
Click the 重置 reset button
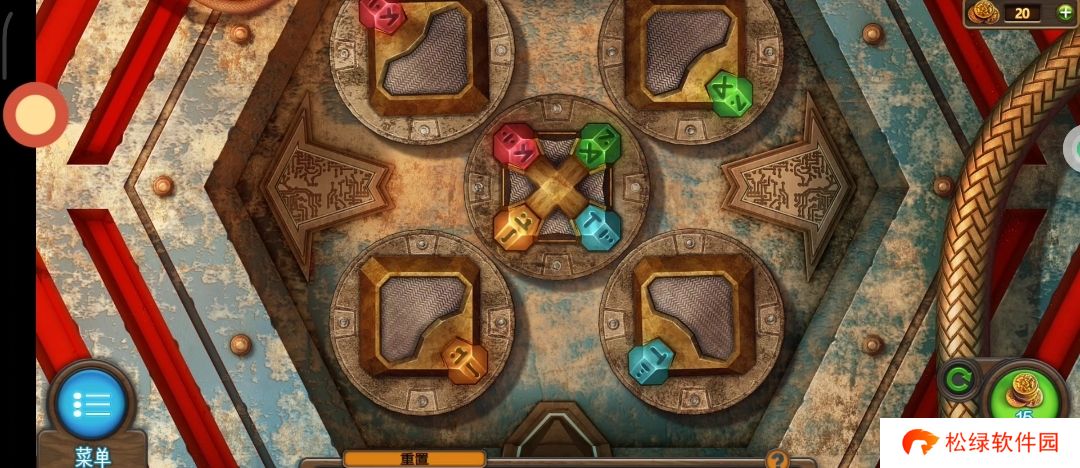click(x=414, y=459)
